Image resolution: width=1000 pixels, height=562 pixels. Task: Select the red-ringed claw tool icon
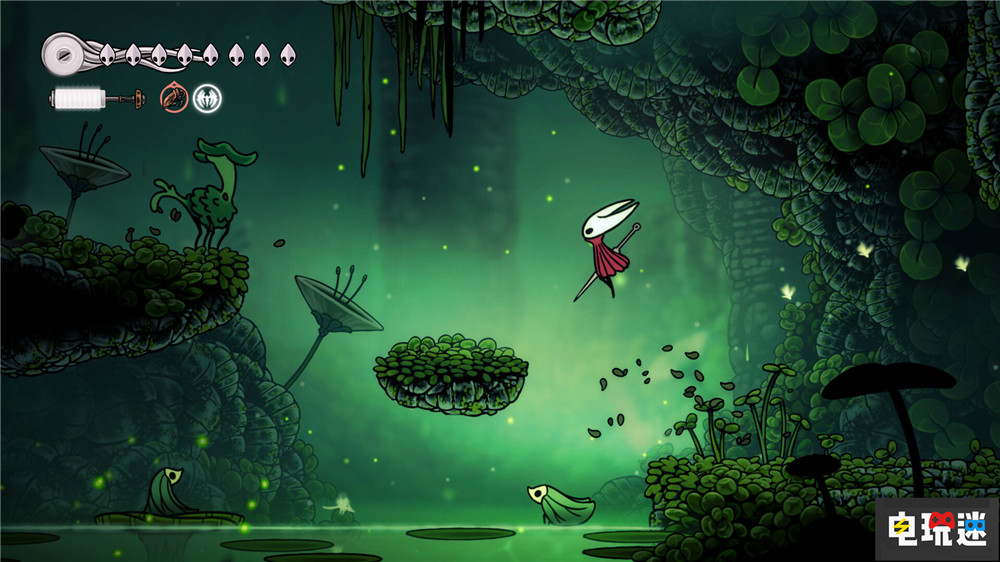click(x=174, y=98)
